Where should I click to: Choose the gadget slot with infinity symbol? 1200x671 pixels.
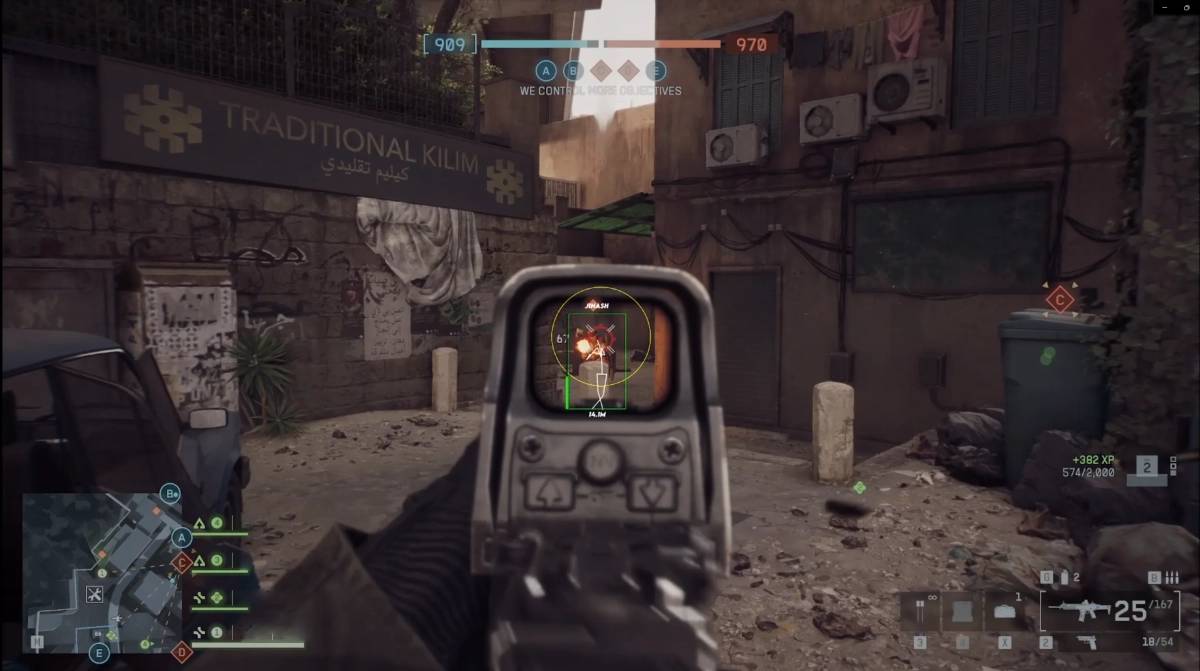pyautogui.click(x=919, y=611)
